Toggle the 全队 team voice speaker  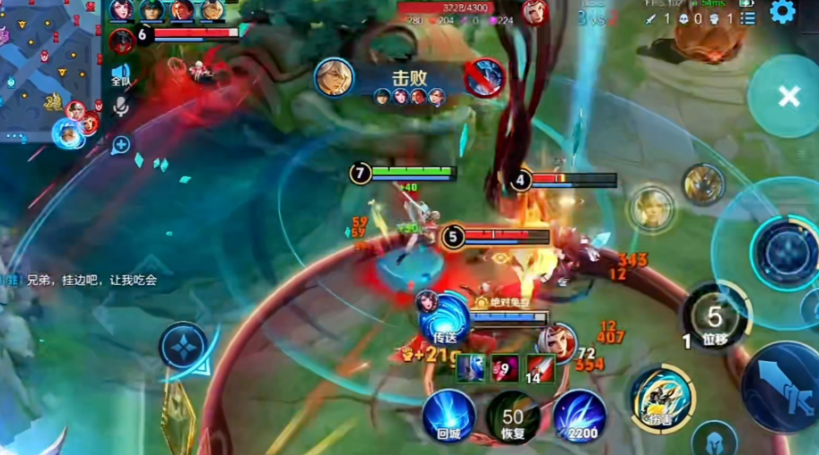pos(121,75)
